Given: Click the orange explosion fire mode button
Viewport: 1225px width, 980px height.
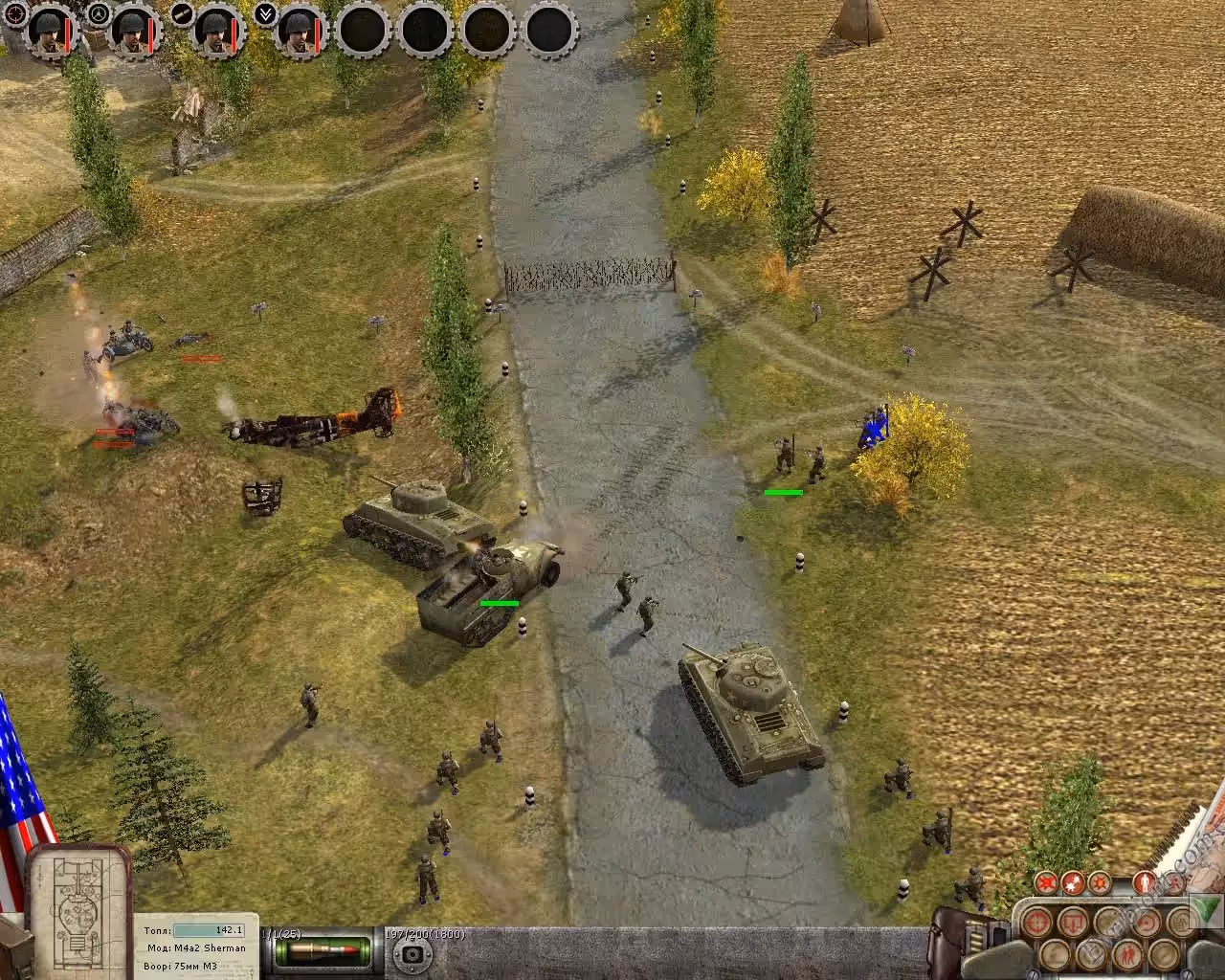Looking at the screenshot, I should click(x=1101, y=880).
